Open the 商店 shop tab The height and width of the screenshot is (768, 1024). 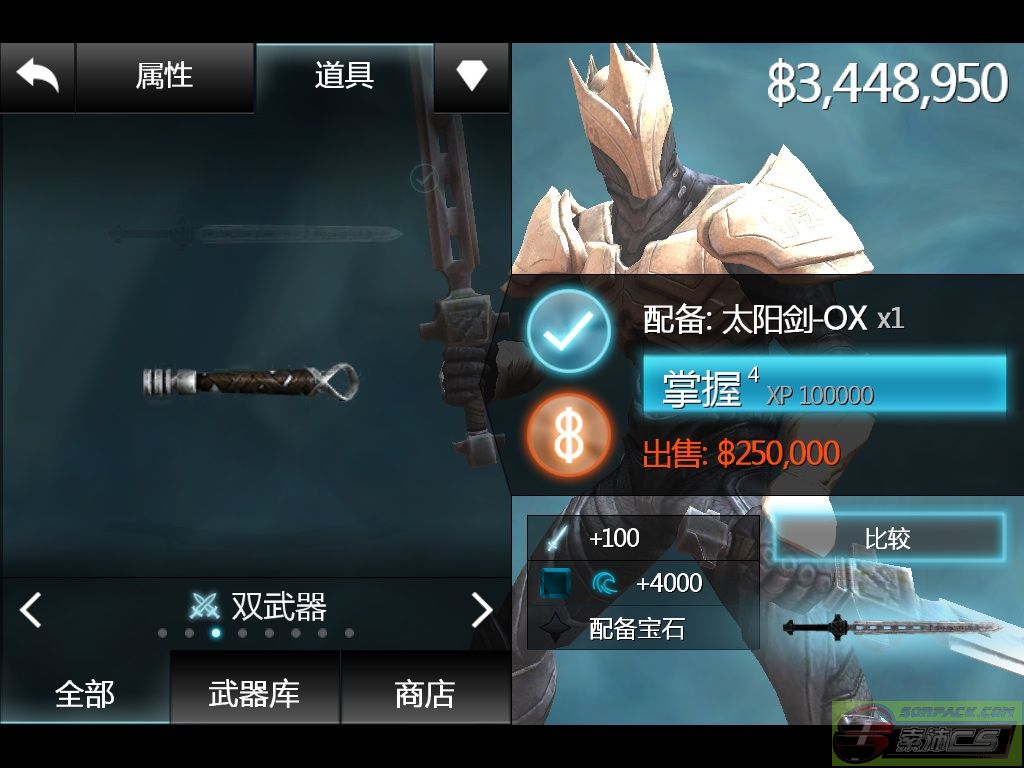pos(425,693)
